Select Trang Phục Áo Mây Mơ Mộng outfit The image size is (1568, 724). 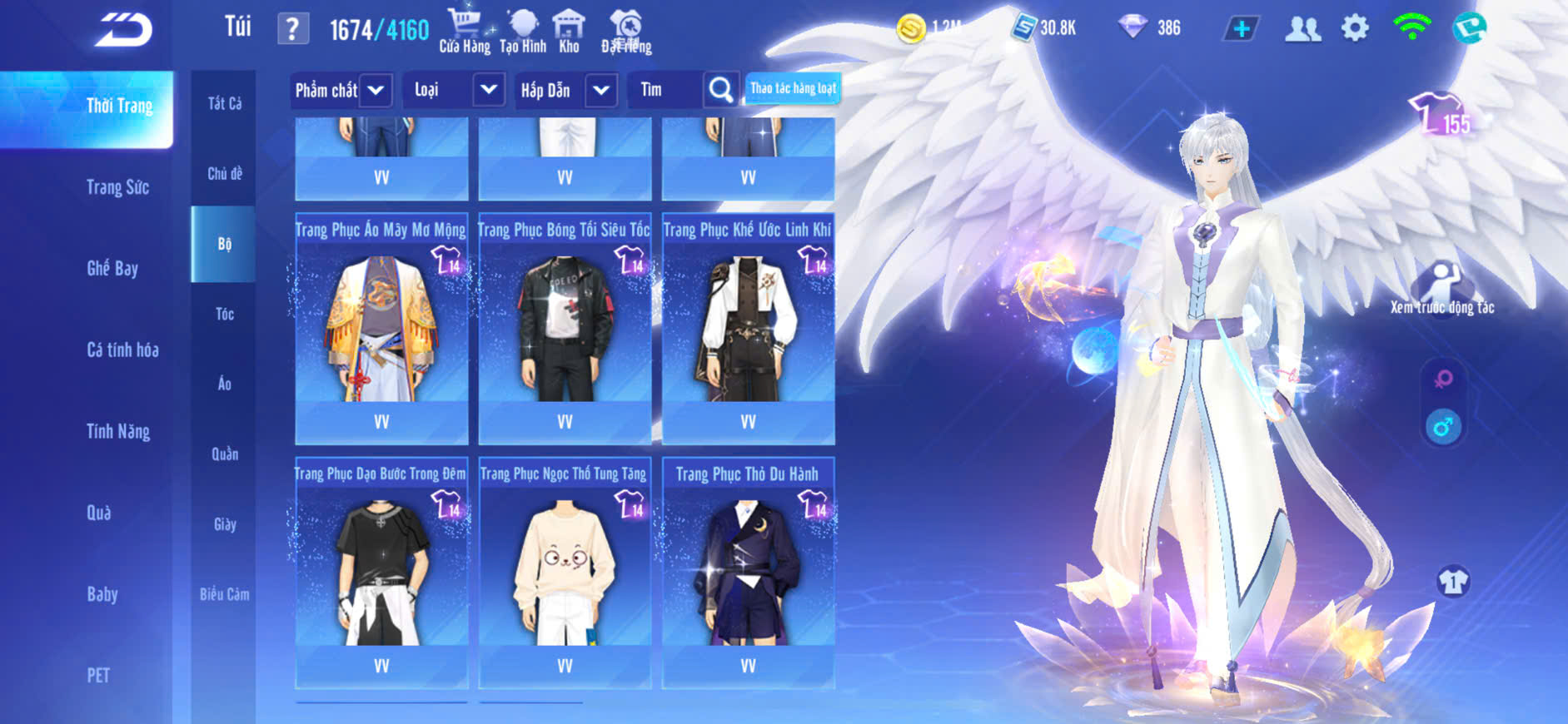(381, 329)
